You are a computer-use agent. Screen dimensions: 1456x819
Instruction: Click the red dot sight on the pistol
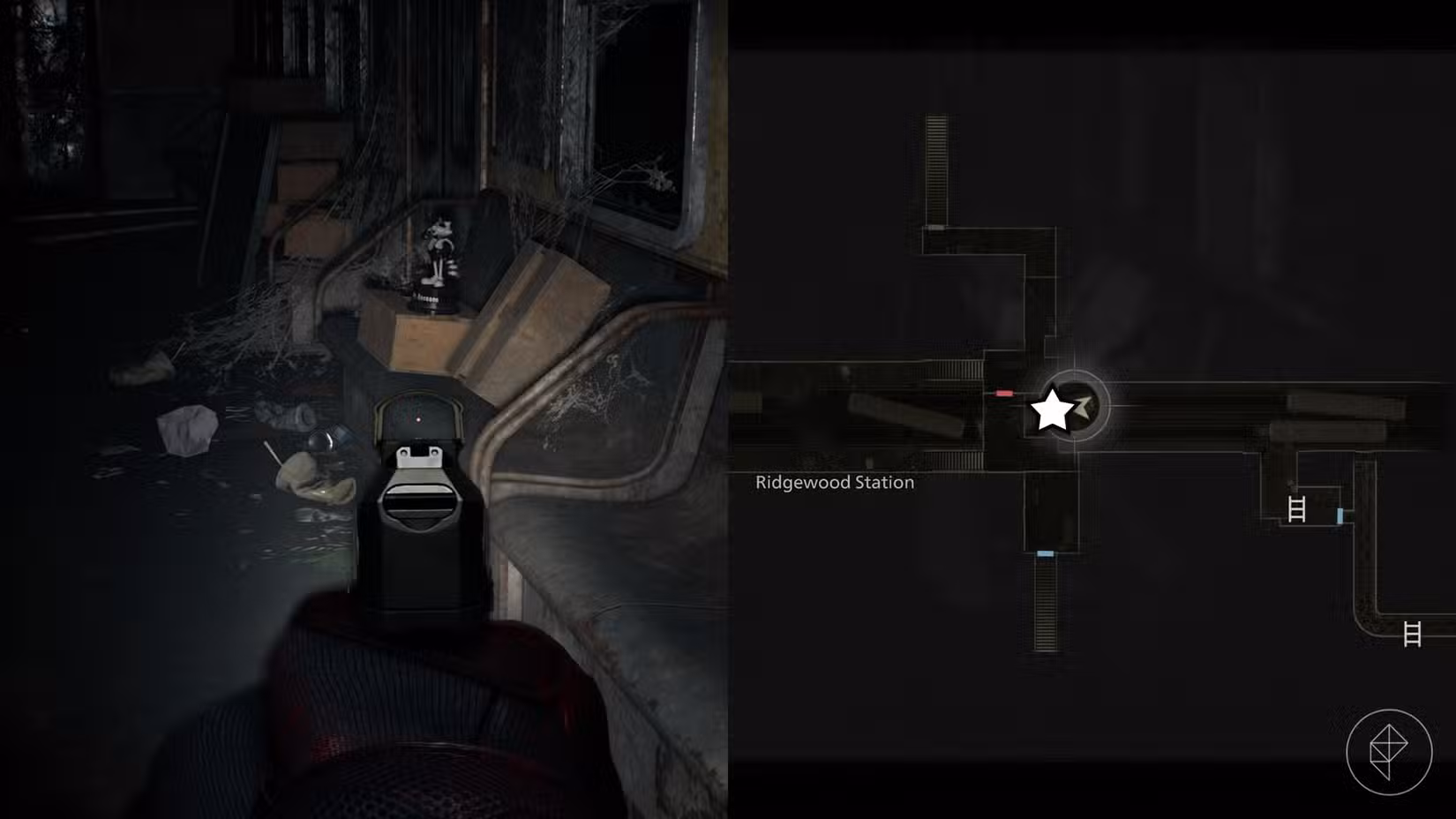point(419,421)
